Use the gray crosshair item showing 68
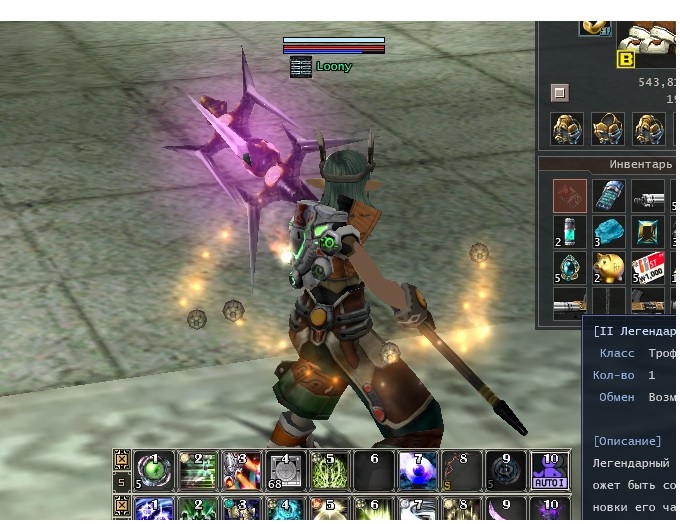680x524 pixels. 286,469
